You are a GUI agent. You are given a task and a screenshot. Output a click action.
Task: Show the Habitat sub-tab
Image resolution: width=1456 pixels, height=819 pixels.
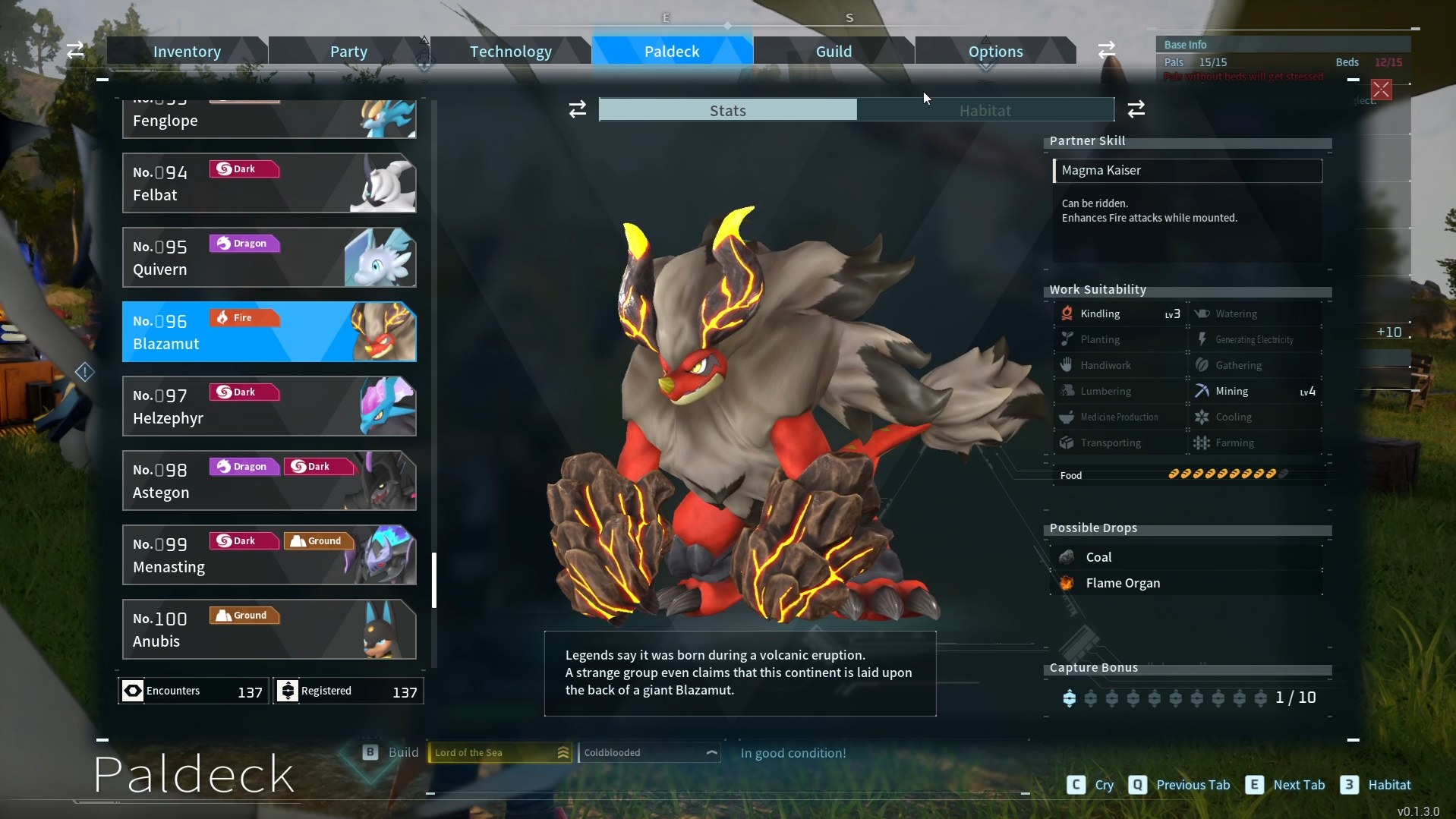(x=985, y=111)
